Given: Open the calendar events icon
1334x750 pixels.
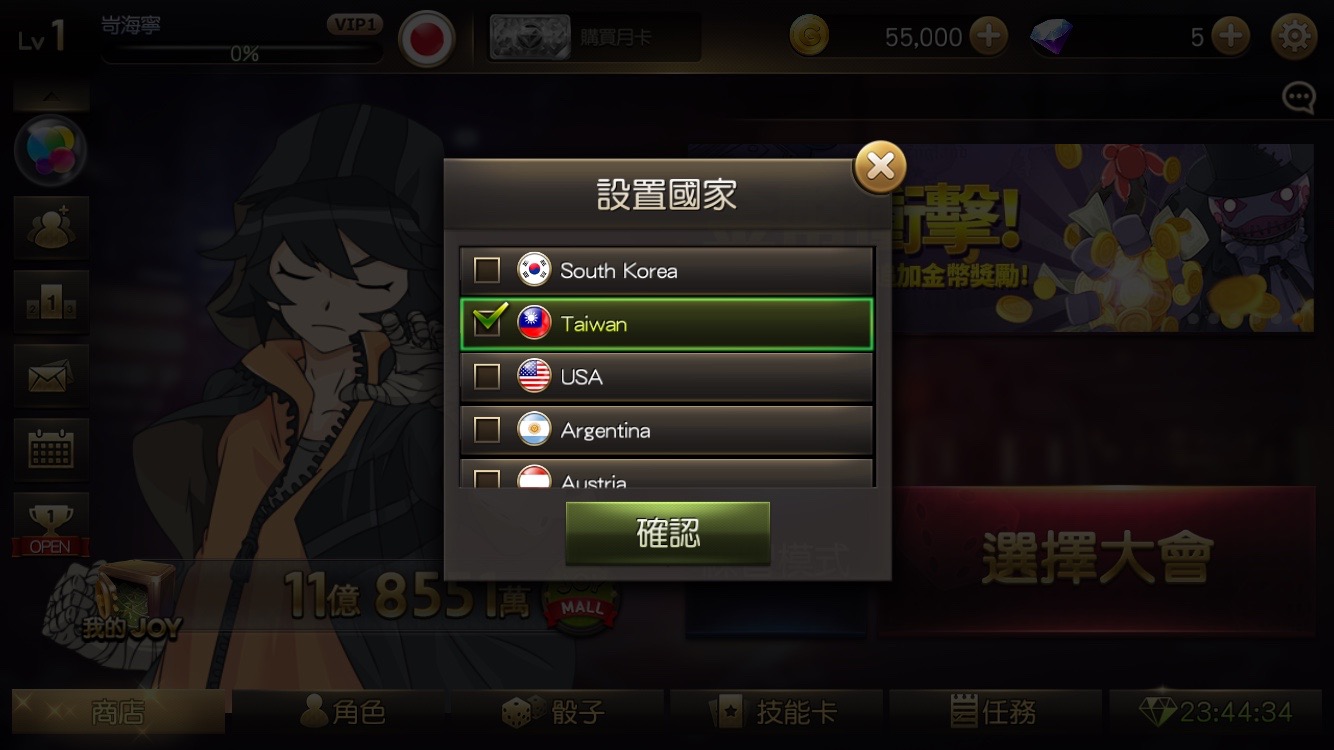Looking at the screenshot, I should tap(51, 449).
